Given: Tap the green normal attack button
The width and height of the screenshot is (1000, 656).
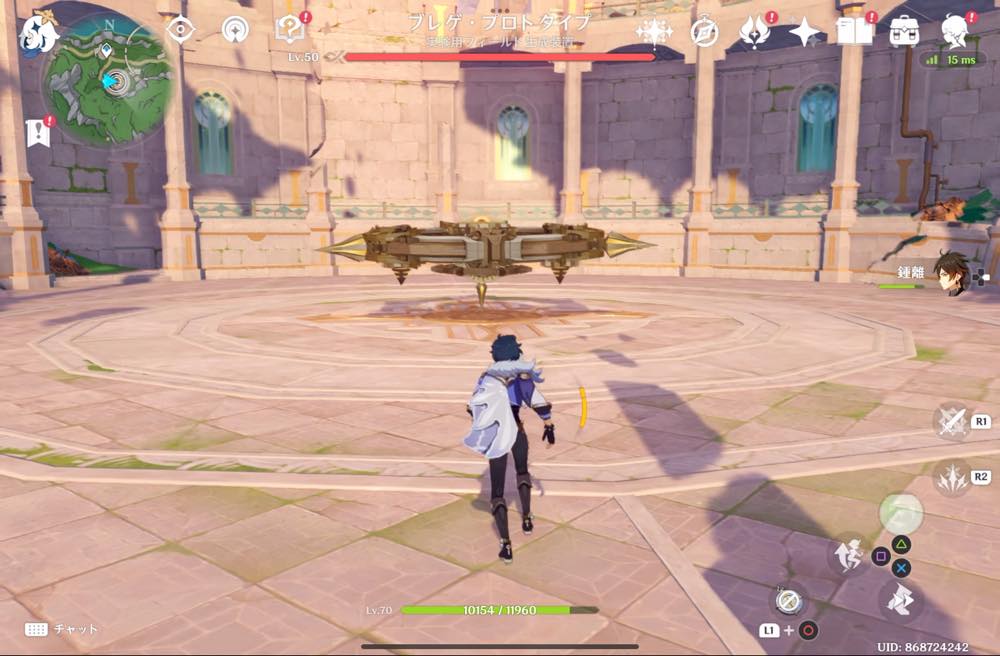Looking at the screenshot, I should click(901, 513).
